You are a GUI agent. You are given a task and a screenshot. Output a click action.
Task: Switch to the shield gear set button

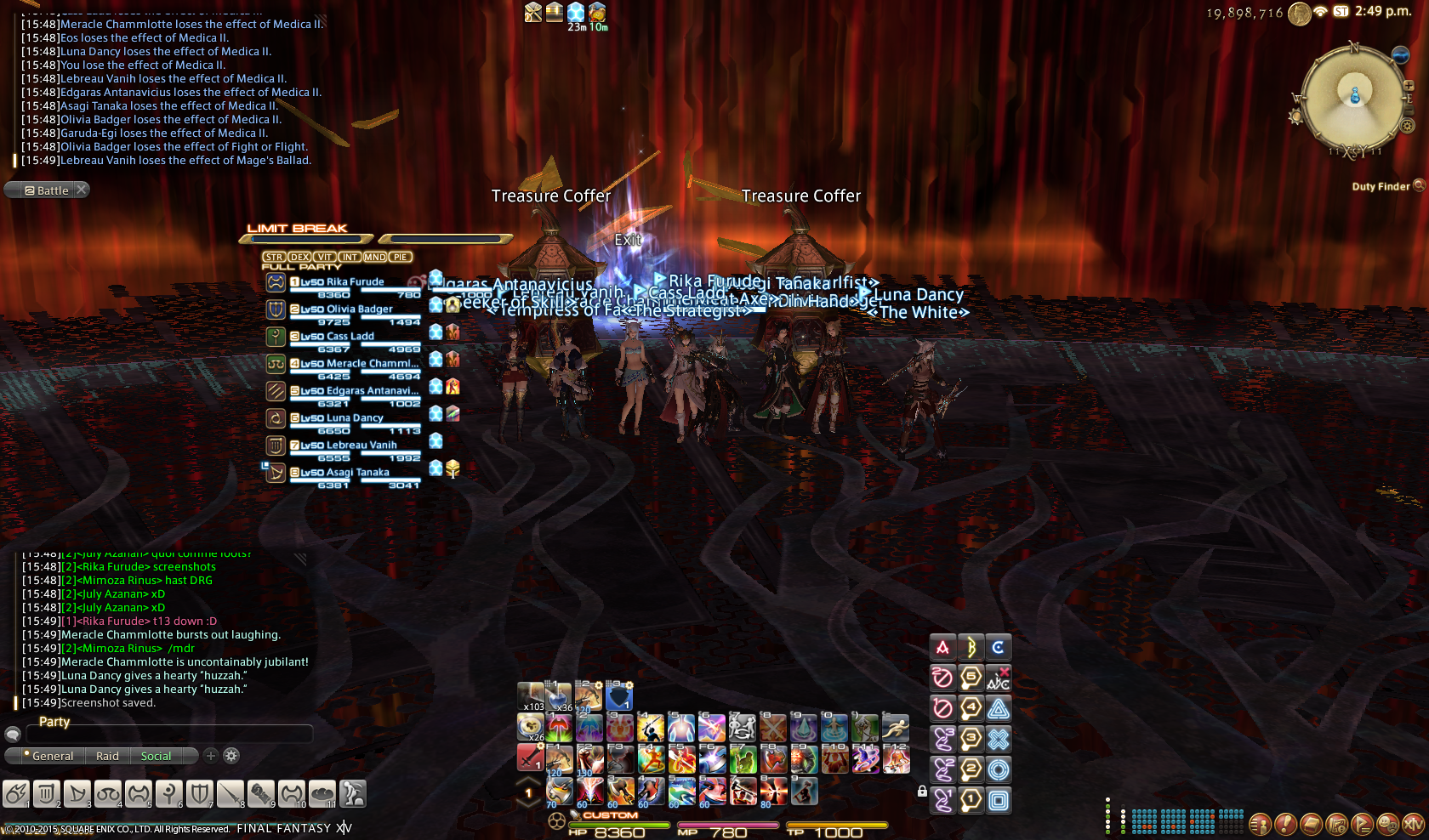pyautogui.click(x=199, y=794)
